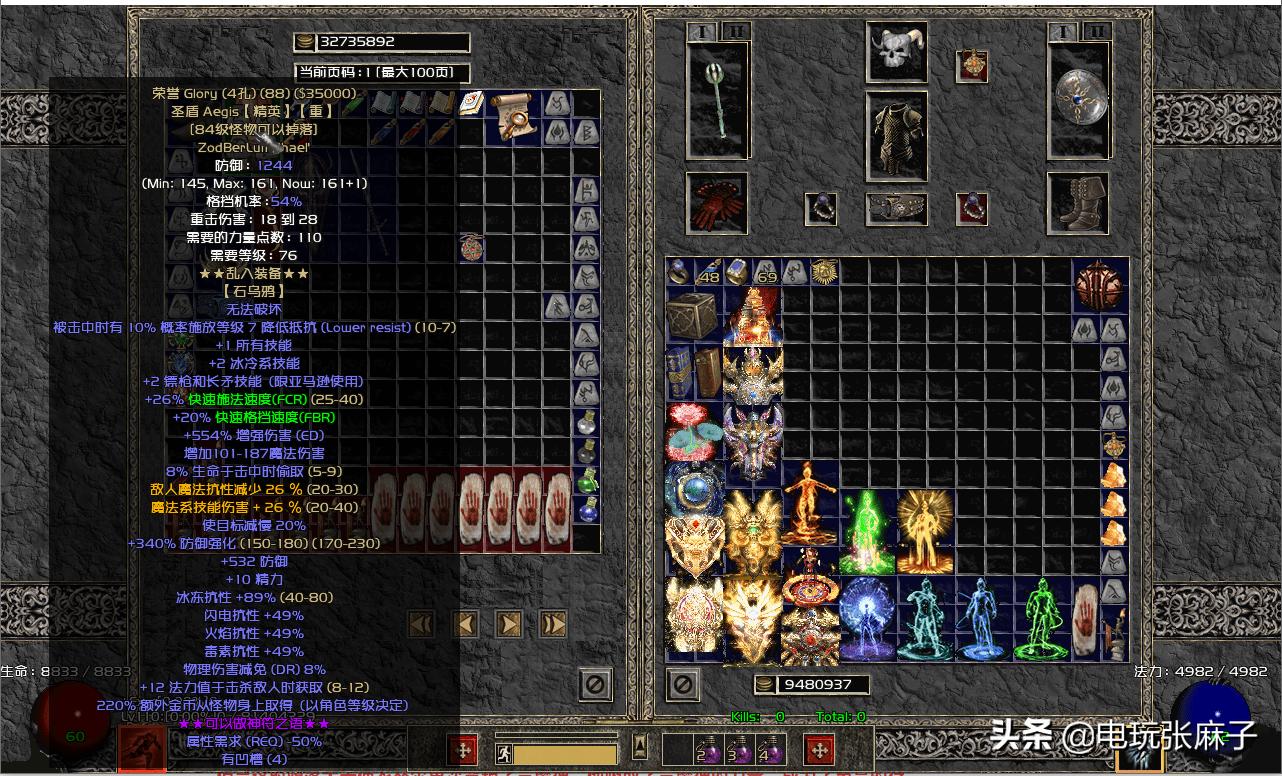Image resolution: width=1282 pixels, height=776 pixels.
Task: Select the equipped body armor
Action: point(896,136)
